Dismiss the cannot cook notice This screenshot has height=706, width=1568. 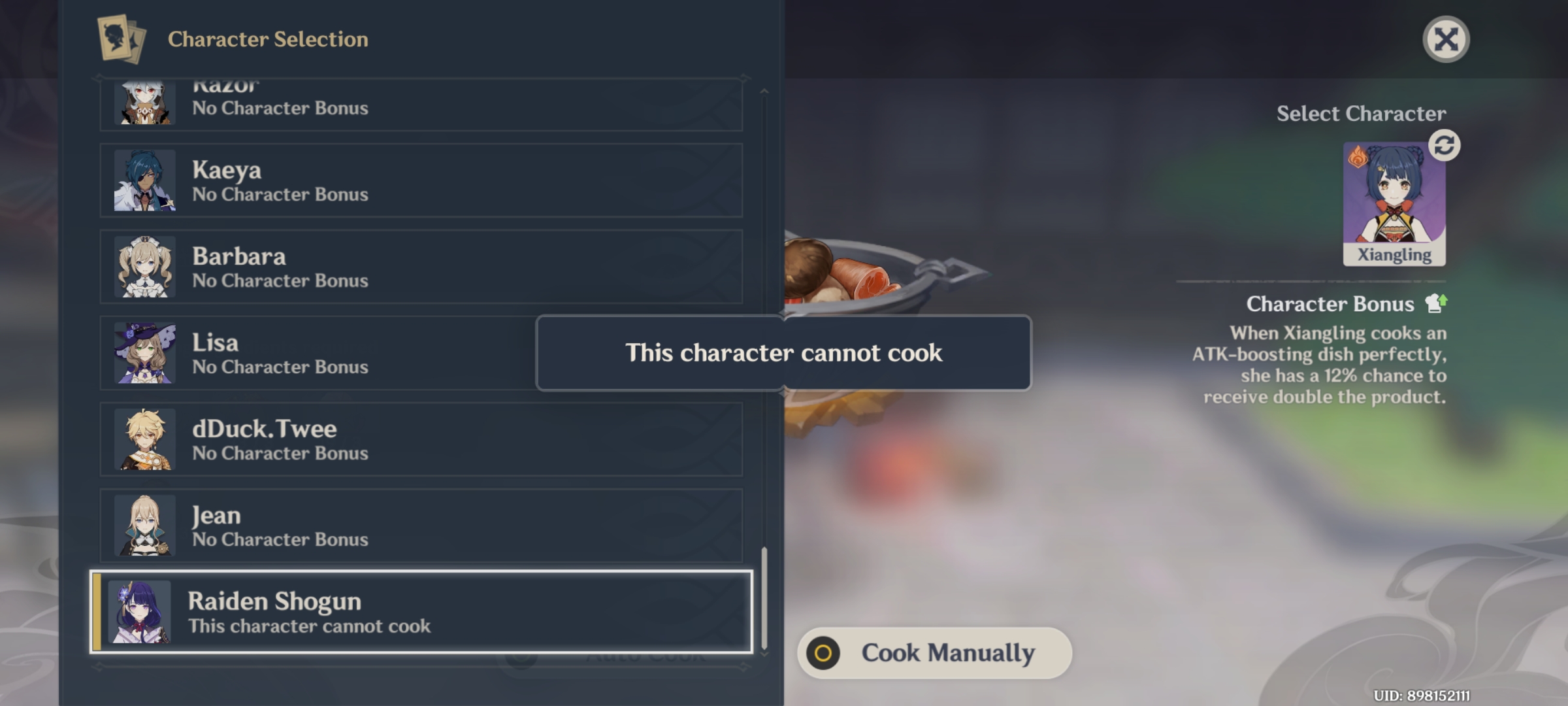click(784, 353)
